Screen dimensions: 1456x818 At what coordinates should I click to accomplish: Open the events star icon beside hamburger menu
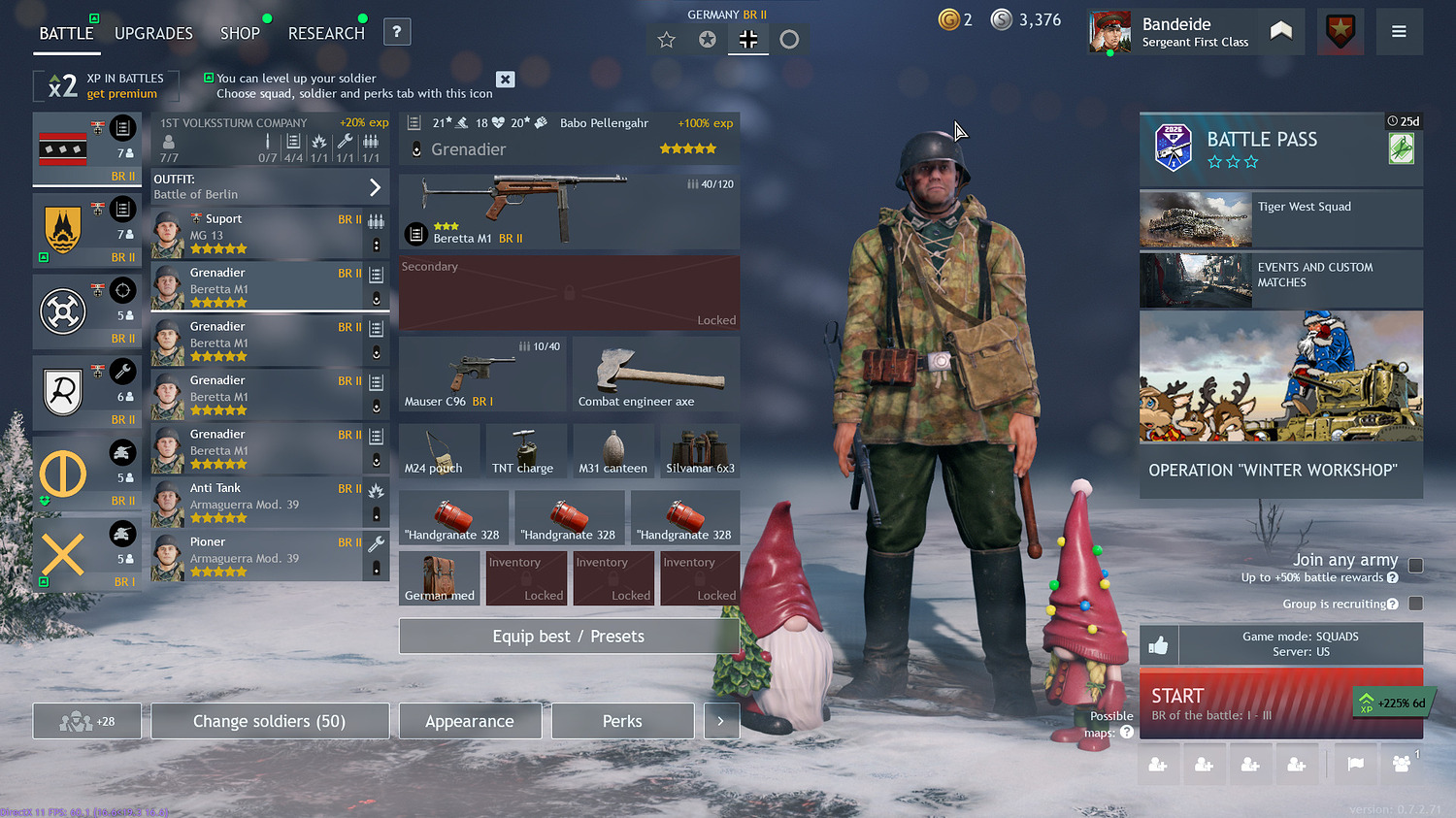[1340, 31]
